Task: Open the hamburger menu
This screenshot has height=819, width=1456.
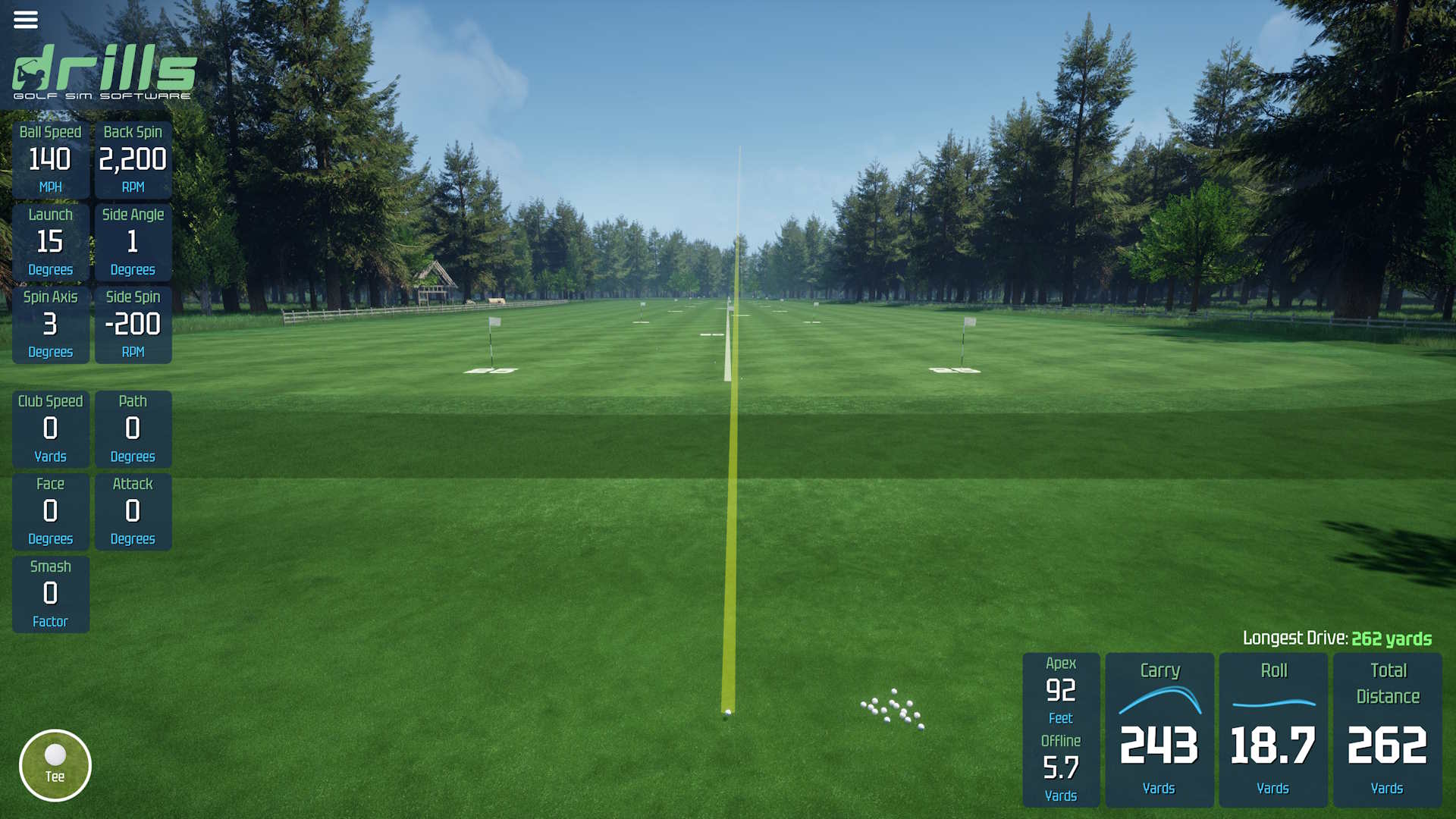Action: point(26,20)
